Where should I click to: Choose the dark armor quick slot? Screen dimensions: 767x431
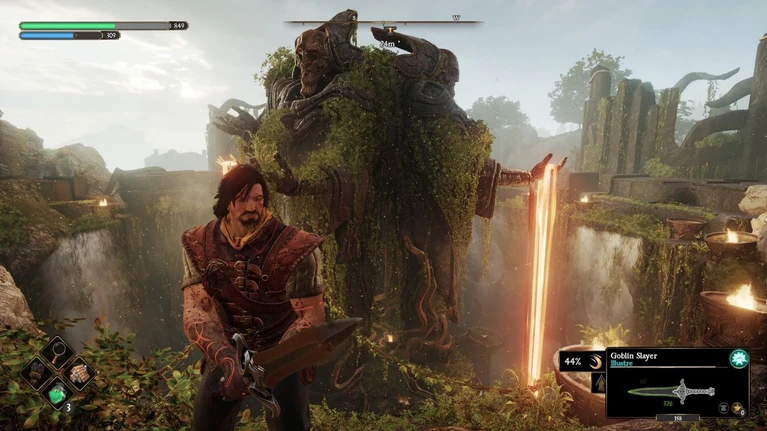click(36, 373)
